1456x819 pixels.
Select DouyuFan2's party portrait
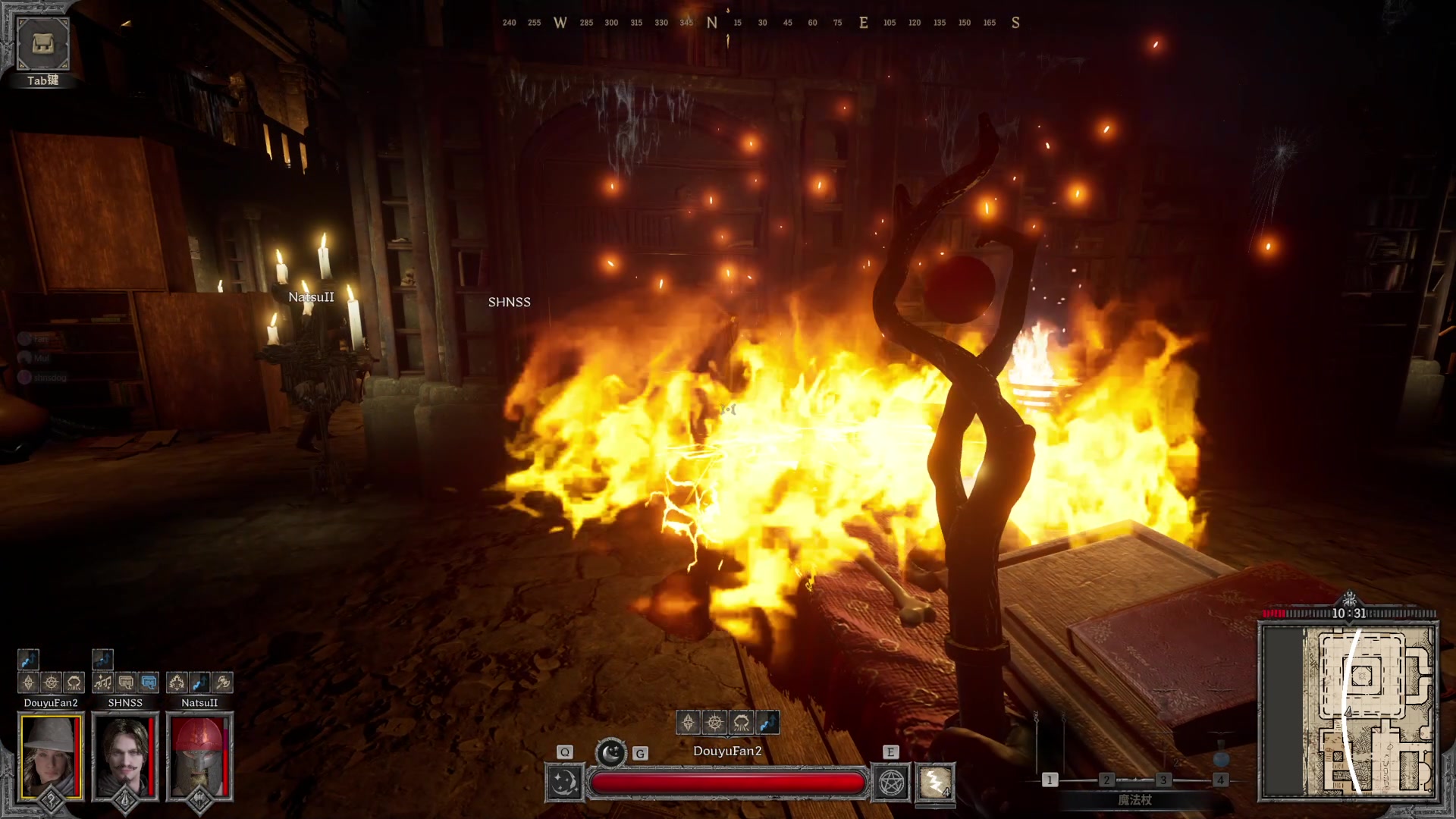[51, 756]
